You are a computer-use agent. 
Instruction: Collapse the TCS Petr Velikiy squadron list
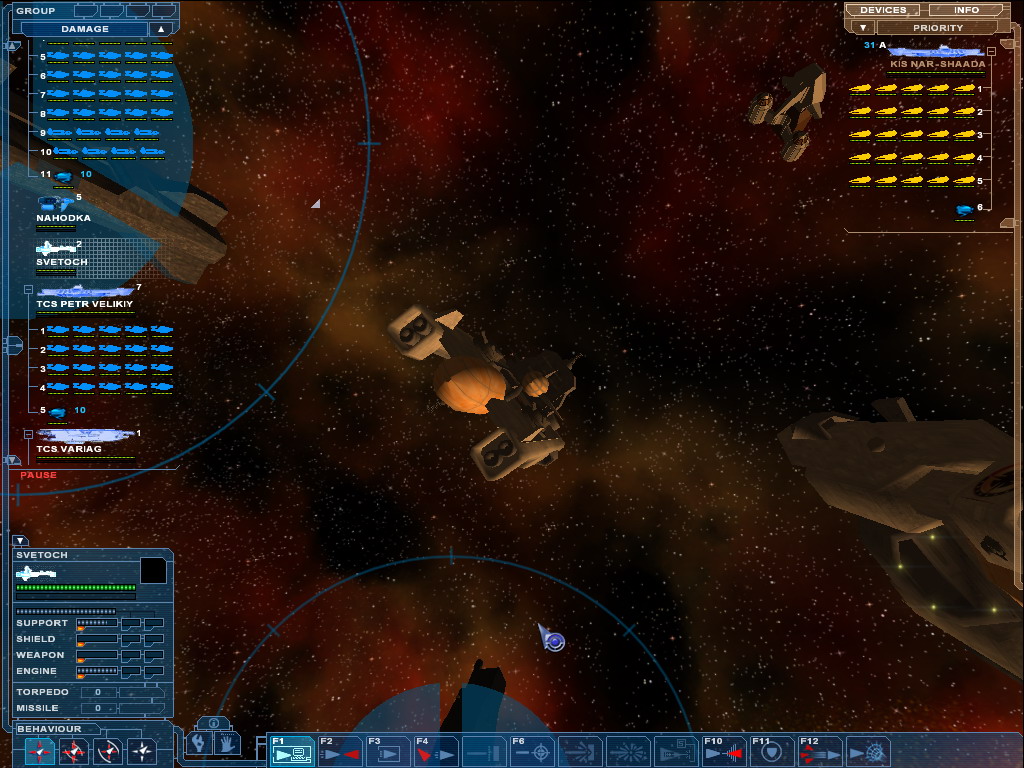(28, 290)
